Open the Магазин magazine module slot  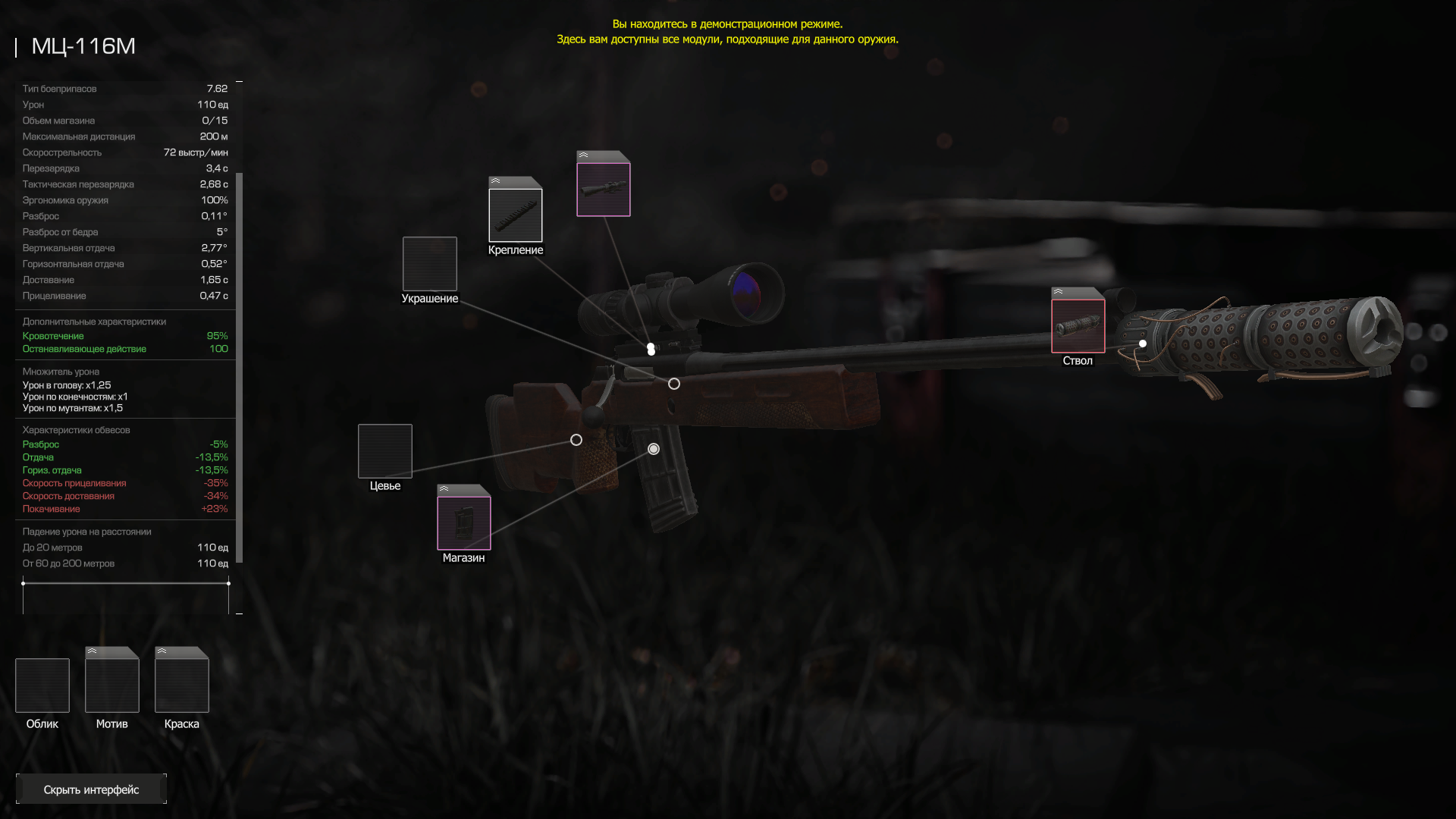tap(464, 522)
